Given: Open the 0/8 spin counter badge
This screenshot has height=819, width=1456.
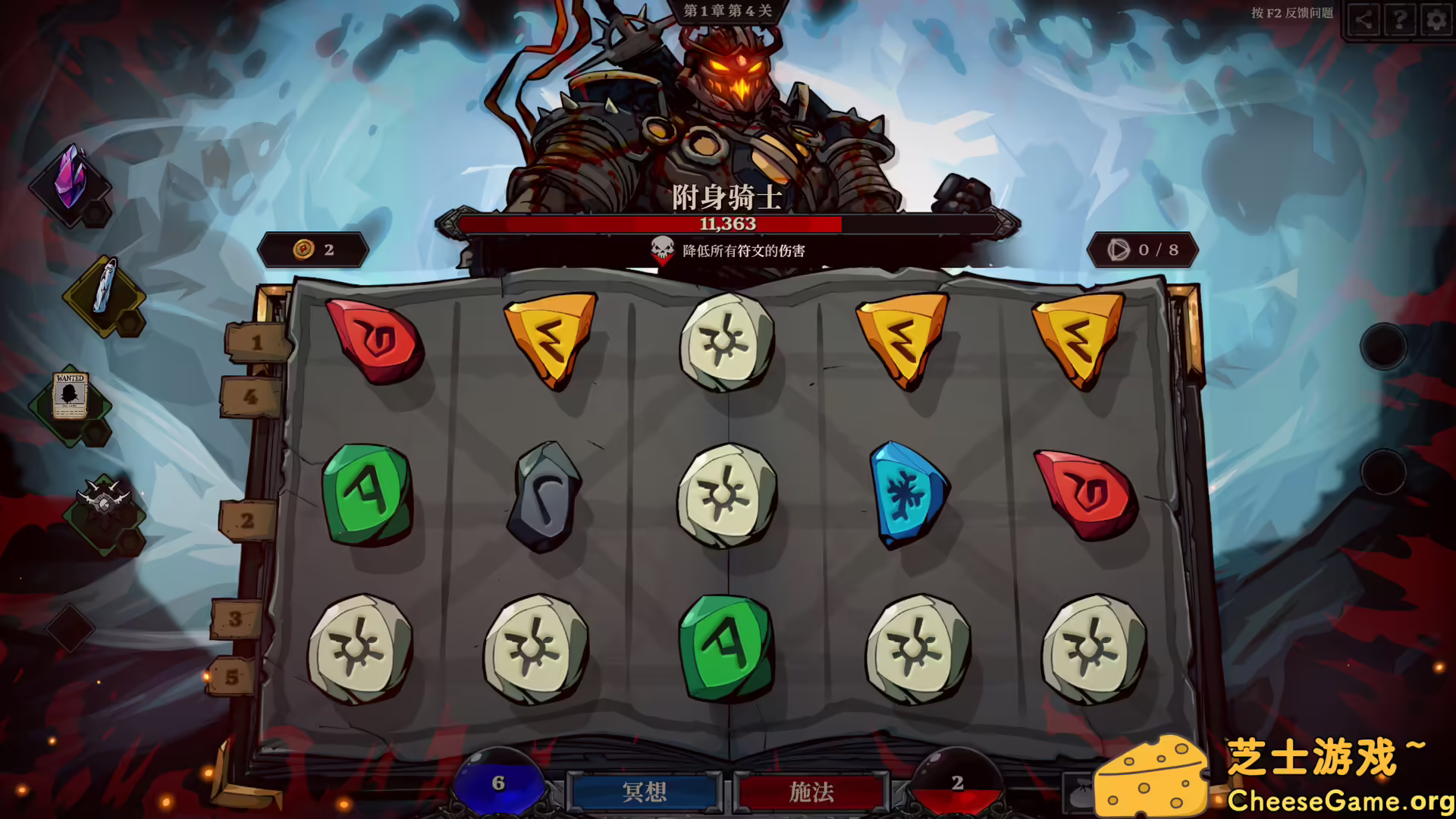Looking at the screenshot, I should click(1144, 248).
